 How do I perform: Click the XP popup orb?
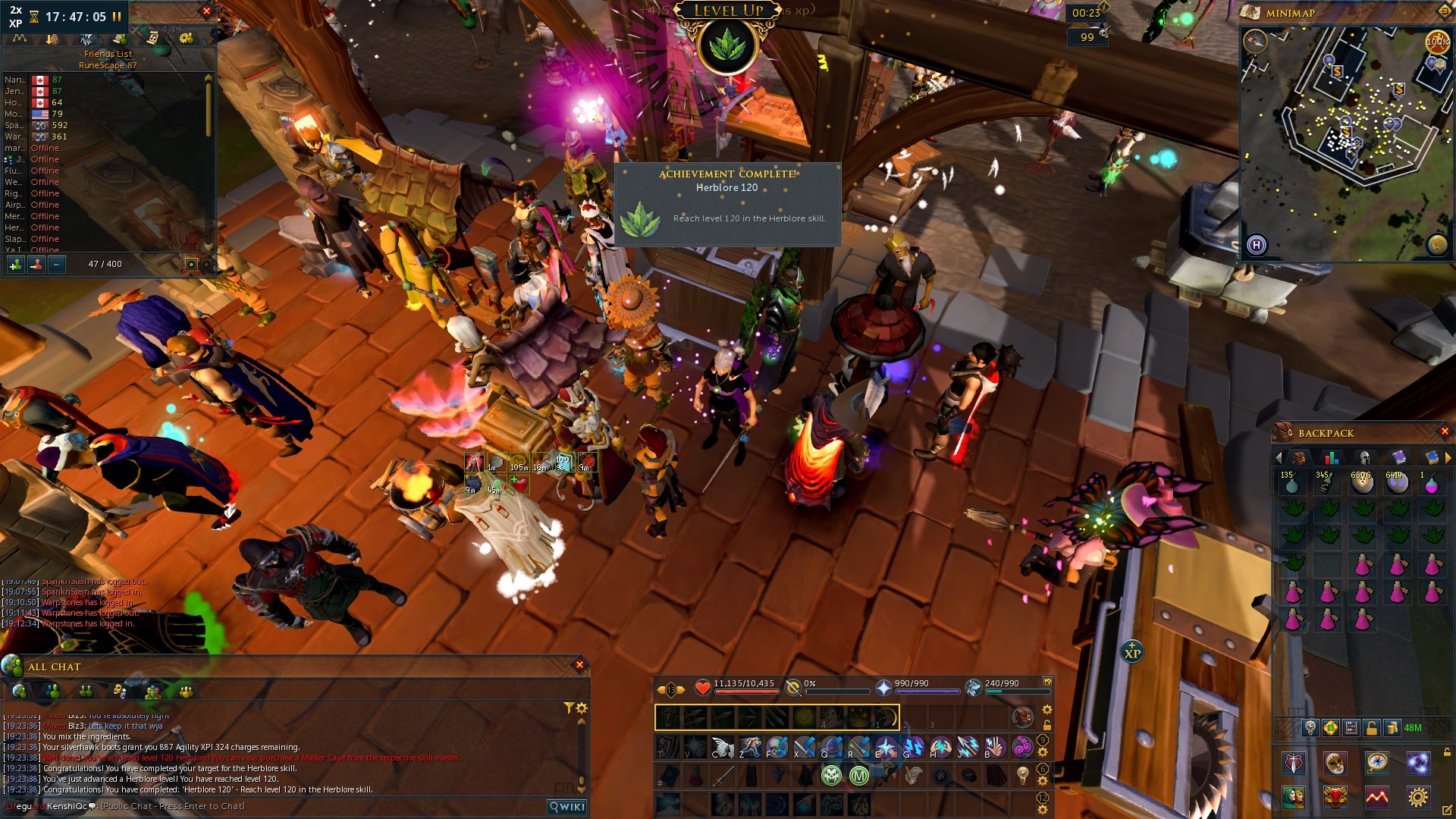pos(1132,651)
